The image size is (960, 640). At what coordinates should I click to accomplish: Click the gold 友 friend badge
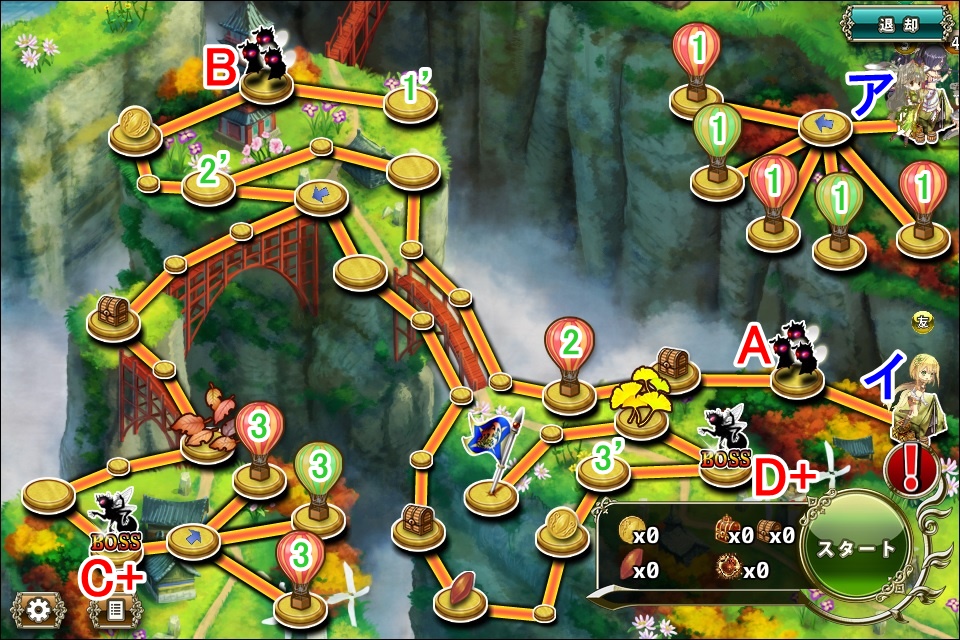[921, 321]
